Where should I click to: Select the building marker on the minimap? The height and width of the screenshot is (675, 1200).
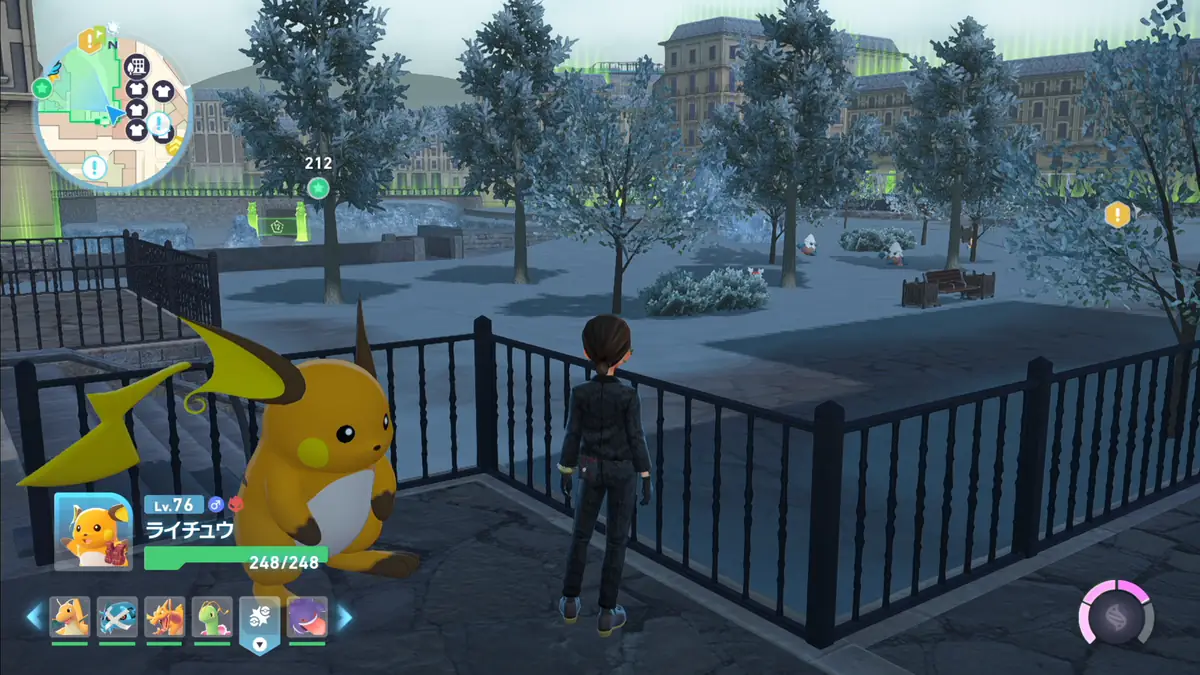click(x=135, y=66)
